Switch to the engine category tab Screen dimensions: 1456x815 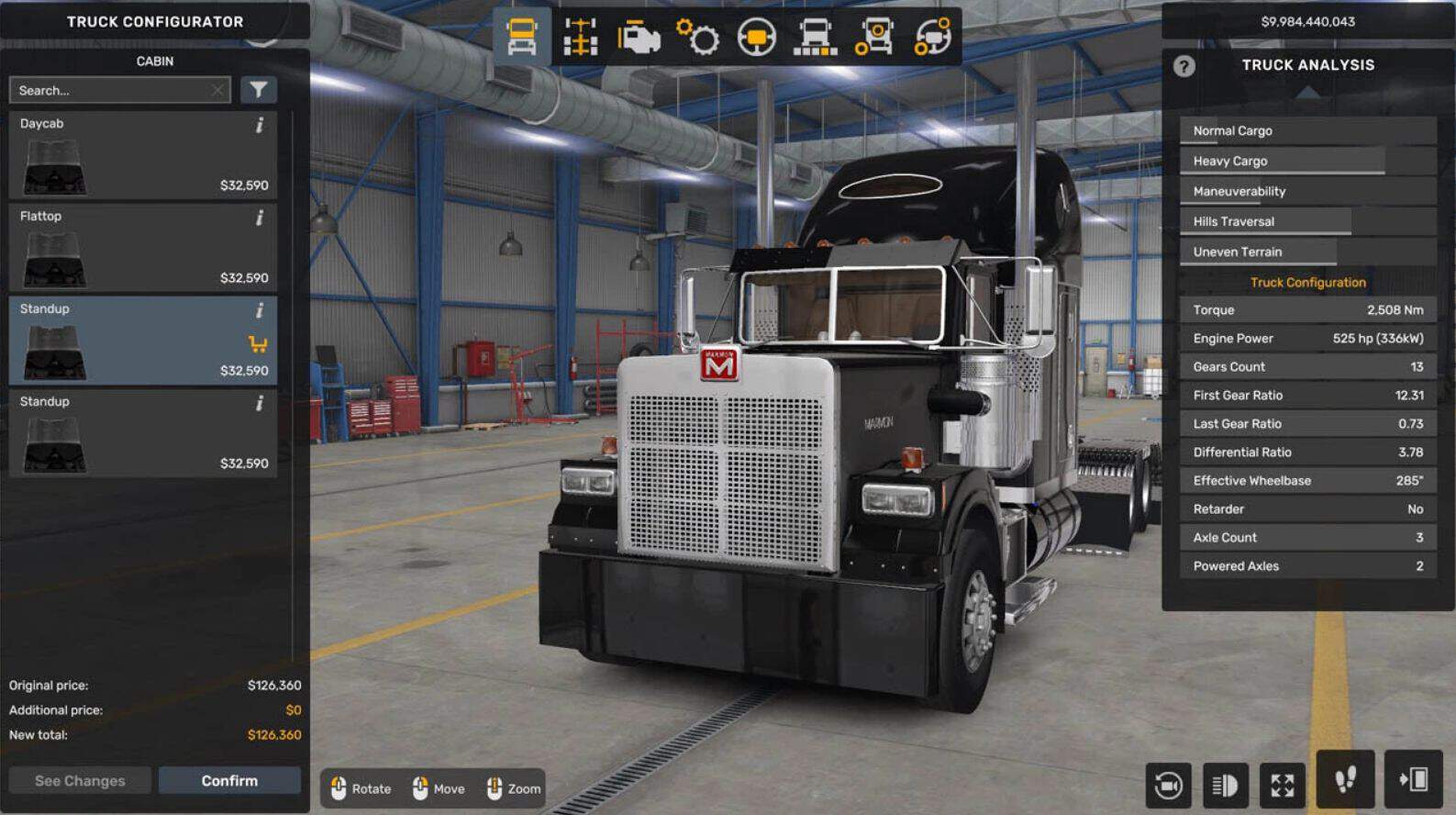click(x=639, y=37)
